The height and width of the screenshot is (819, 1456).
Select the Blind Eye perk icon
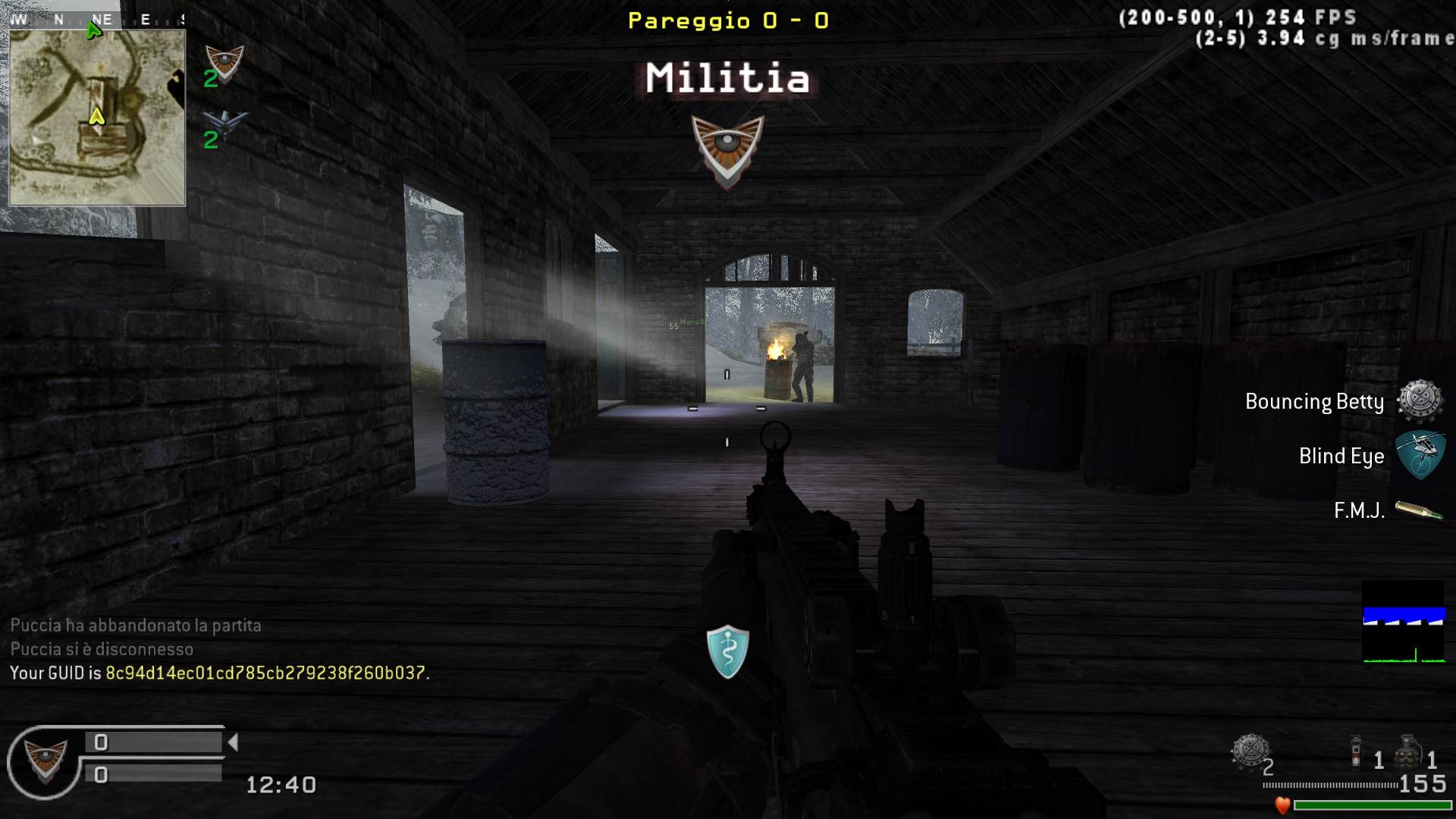[1419, 454]
